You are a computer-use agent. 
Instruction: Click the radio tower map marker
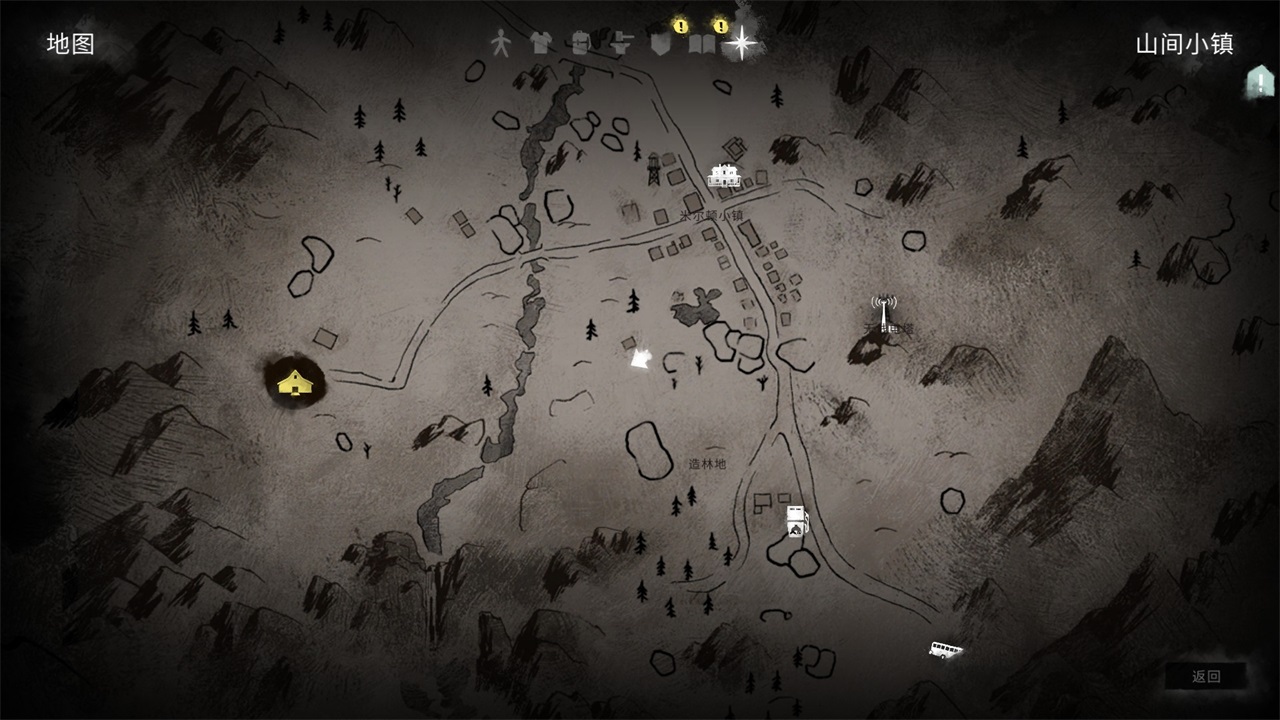click(x=884, y=314)
